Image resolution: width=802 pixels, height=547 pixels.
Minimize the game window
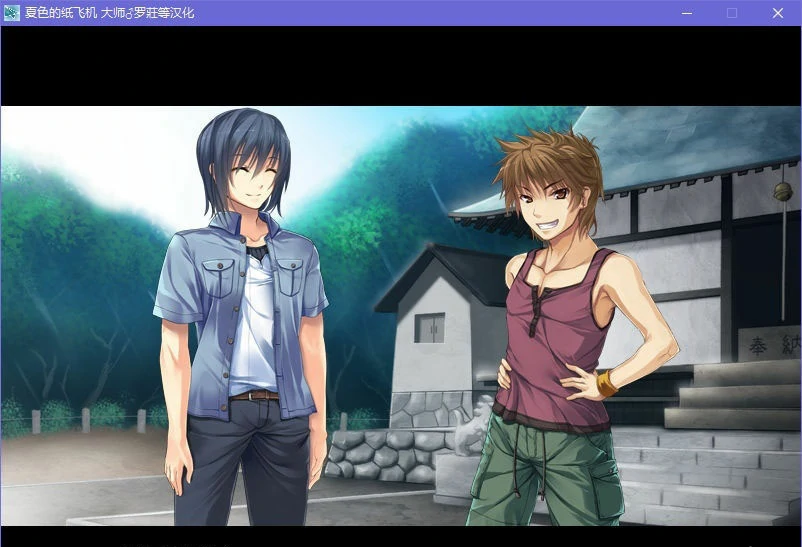pyautogui.click(x=687, y=13)
